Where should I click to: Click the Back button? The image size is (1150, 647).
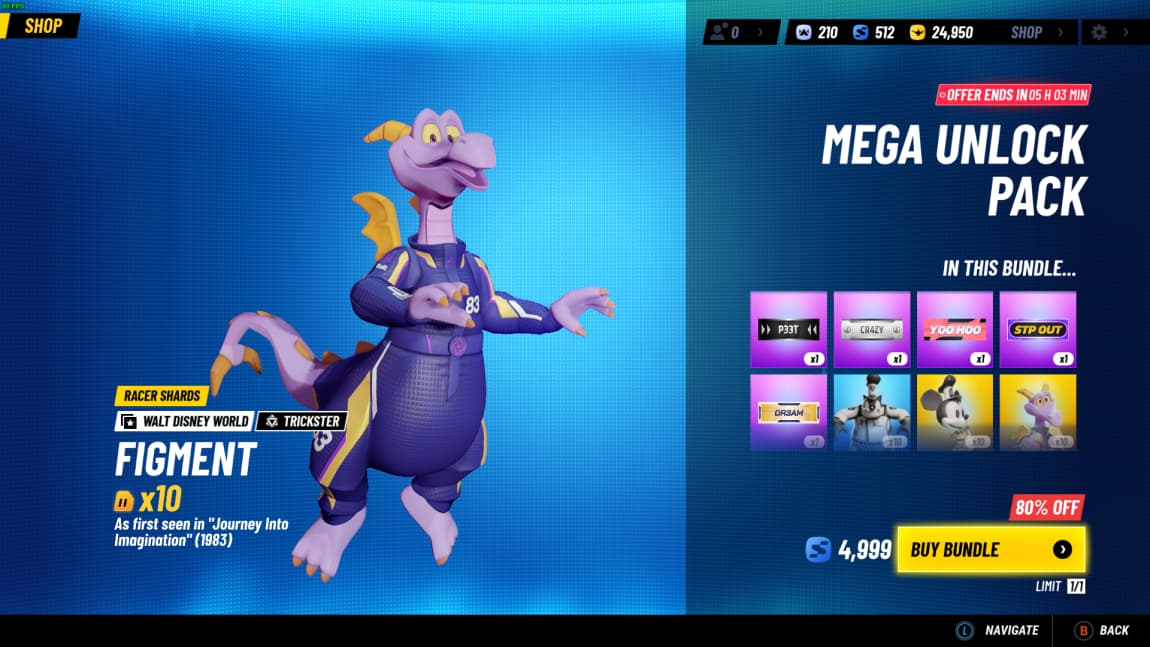pyautogui.click(x=1102, y=630)
